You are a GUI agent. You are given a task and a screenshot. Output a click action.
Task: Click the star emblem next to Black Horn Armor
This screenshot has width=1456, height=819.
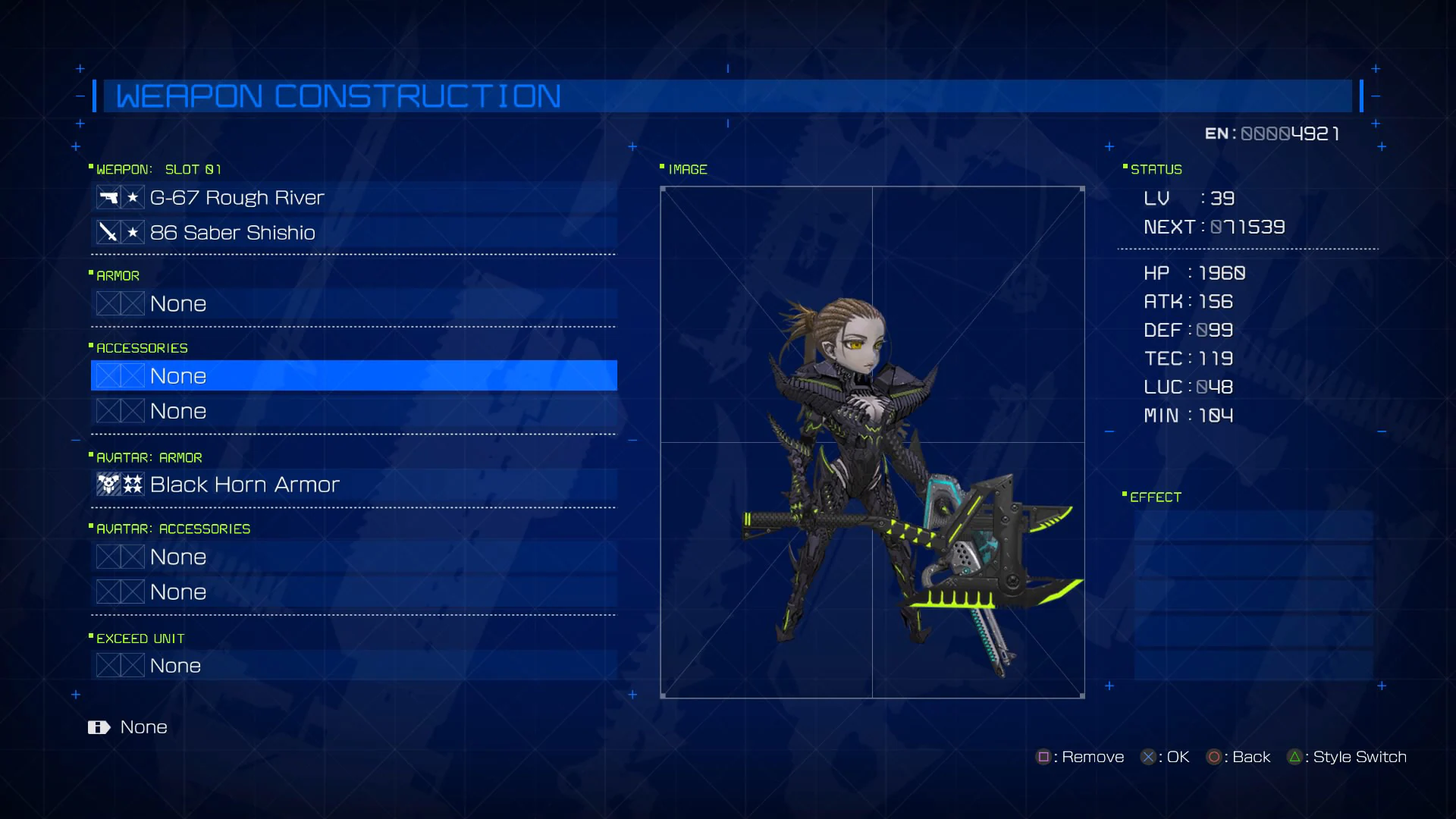point(133,485)
